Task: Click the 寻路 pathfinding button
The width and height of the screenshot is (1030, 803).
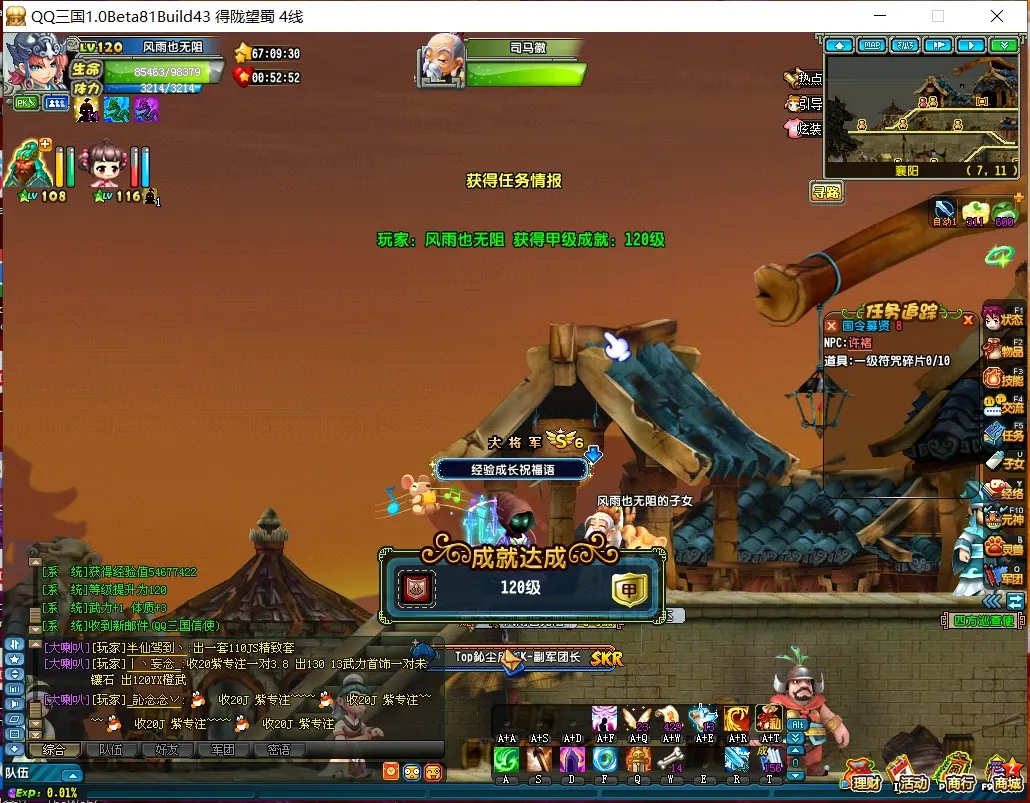Action: tap(826, 192)
